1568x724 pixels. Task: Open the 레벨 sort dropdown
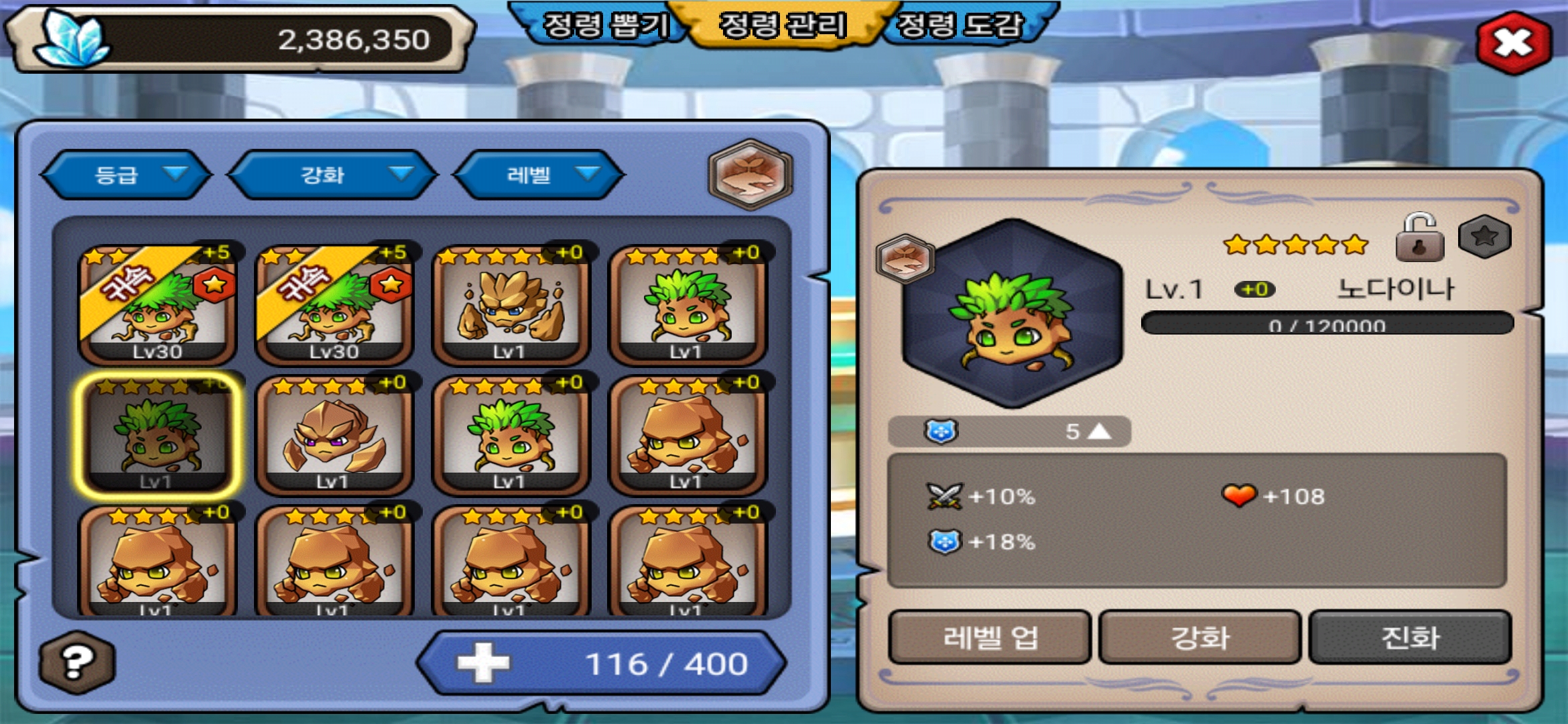[539, 175]
